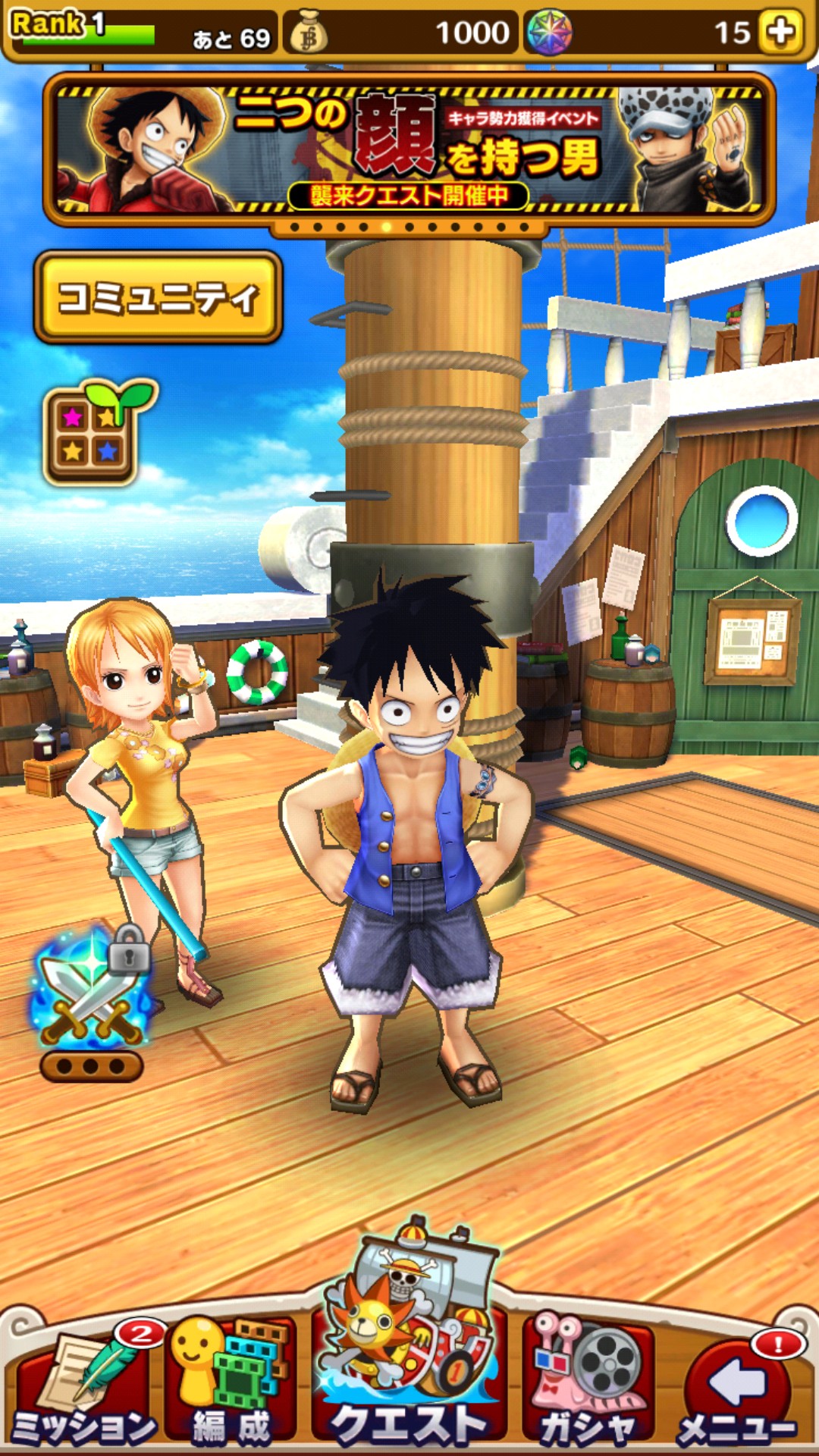The height and width of the screenshot is (1456, 819).
Task: Open the コミュニティ community button
Action: tap(158, 297)
